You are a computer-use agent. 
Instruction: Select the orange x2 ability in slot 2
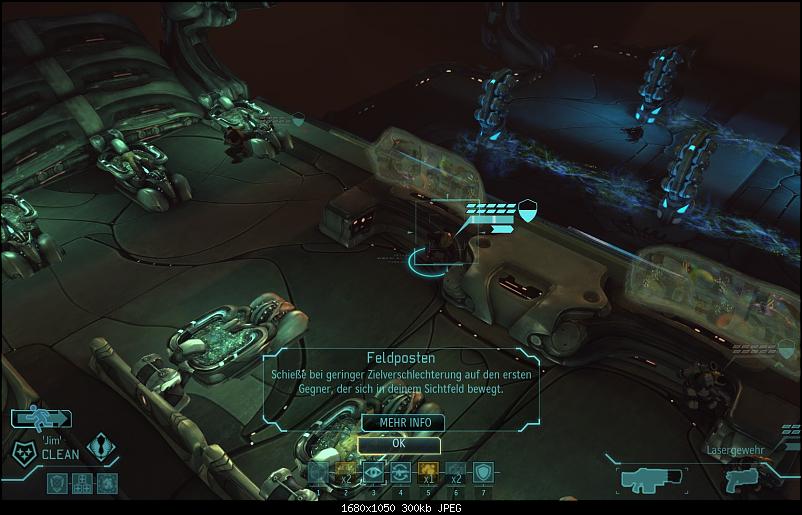click(x=346, y=473)
